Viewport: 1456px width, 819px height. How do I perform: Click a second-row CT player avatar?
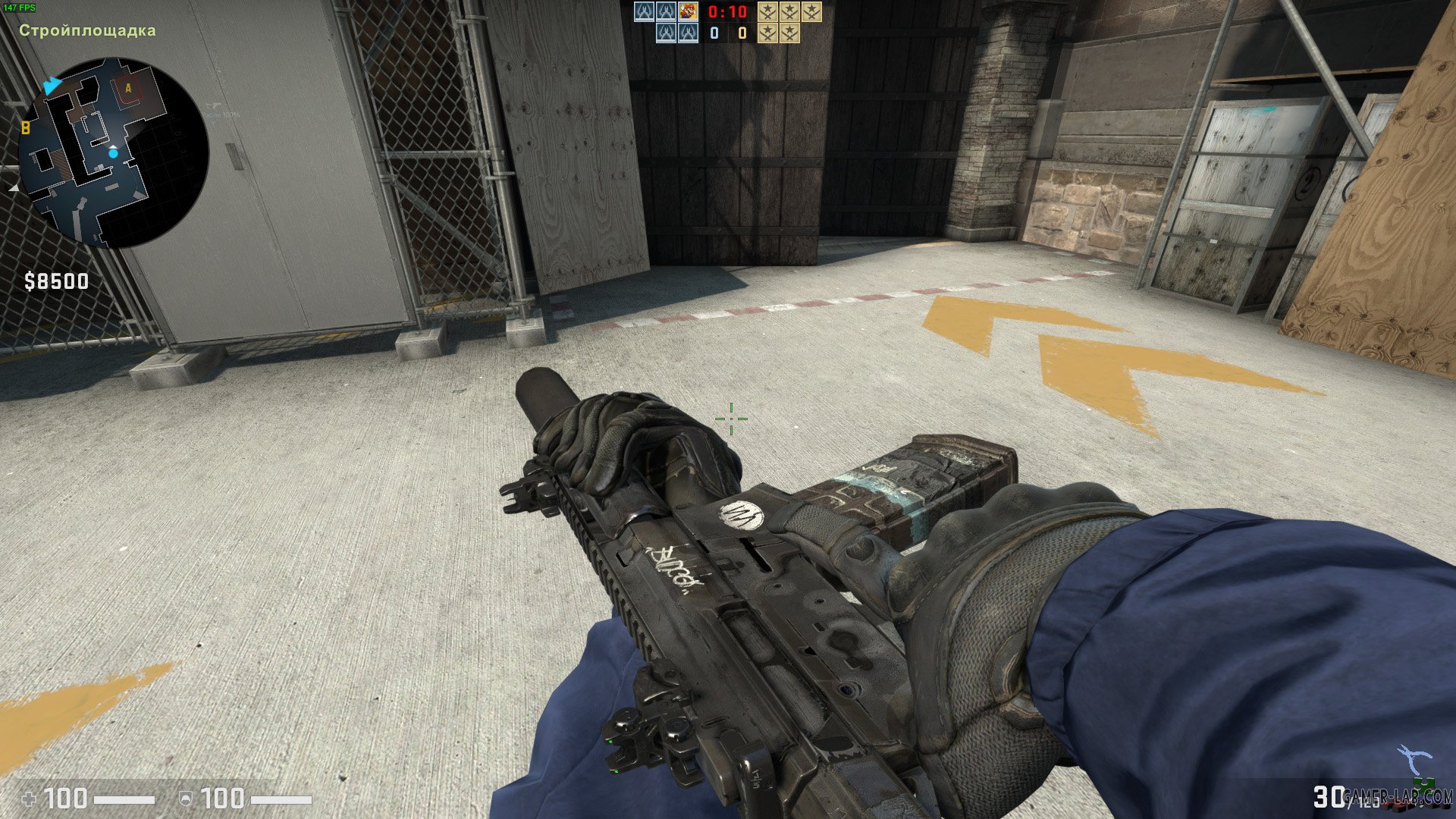click(x=666, y=33)
